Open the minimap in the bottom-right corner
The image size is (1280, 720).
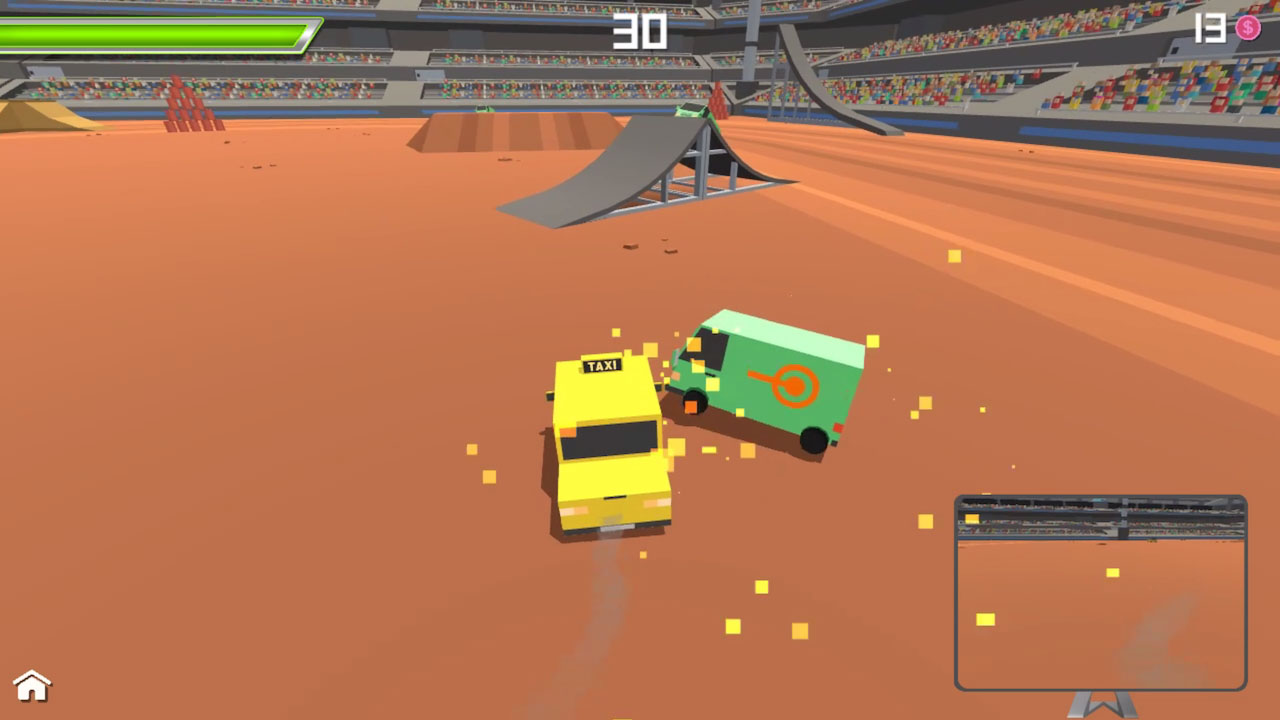[1100, 590]
